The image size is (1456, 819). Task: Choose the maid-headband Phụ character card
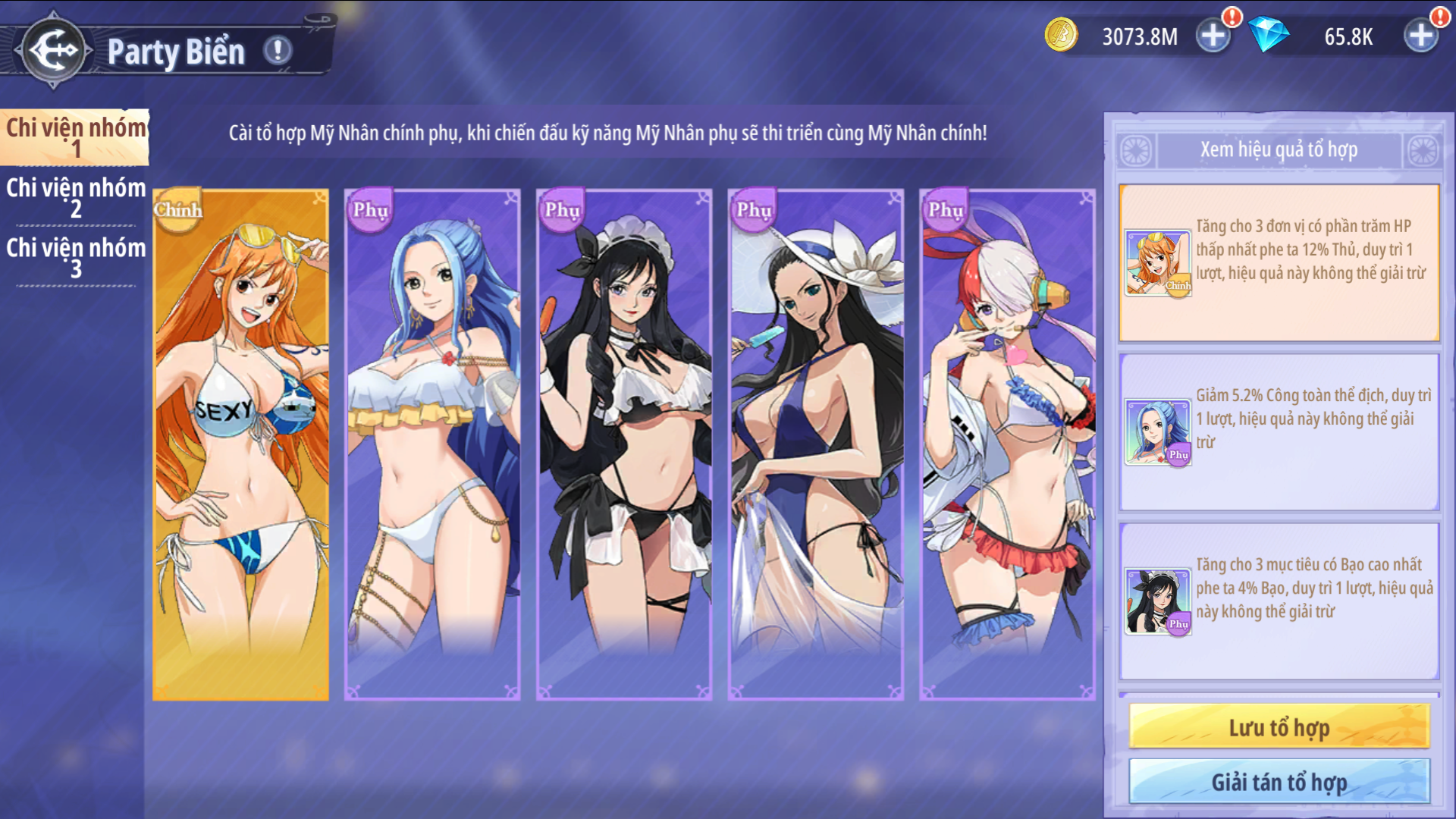(x=624, y=444)
